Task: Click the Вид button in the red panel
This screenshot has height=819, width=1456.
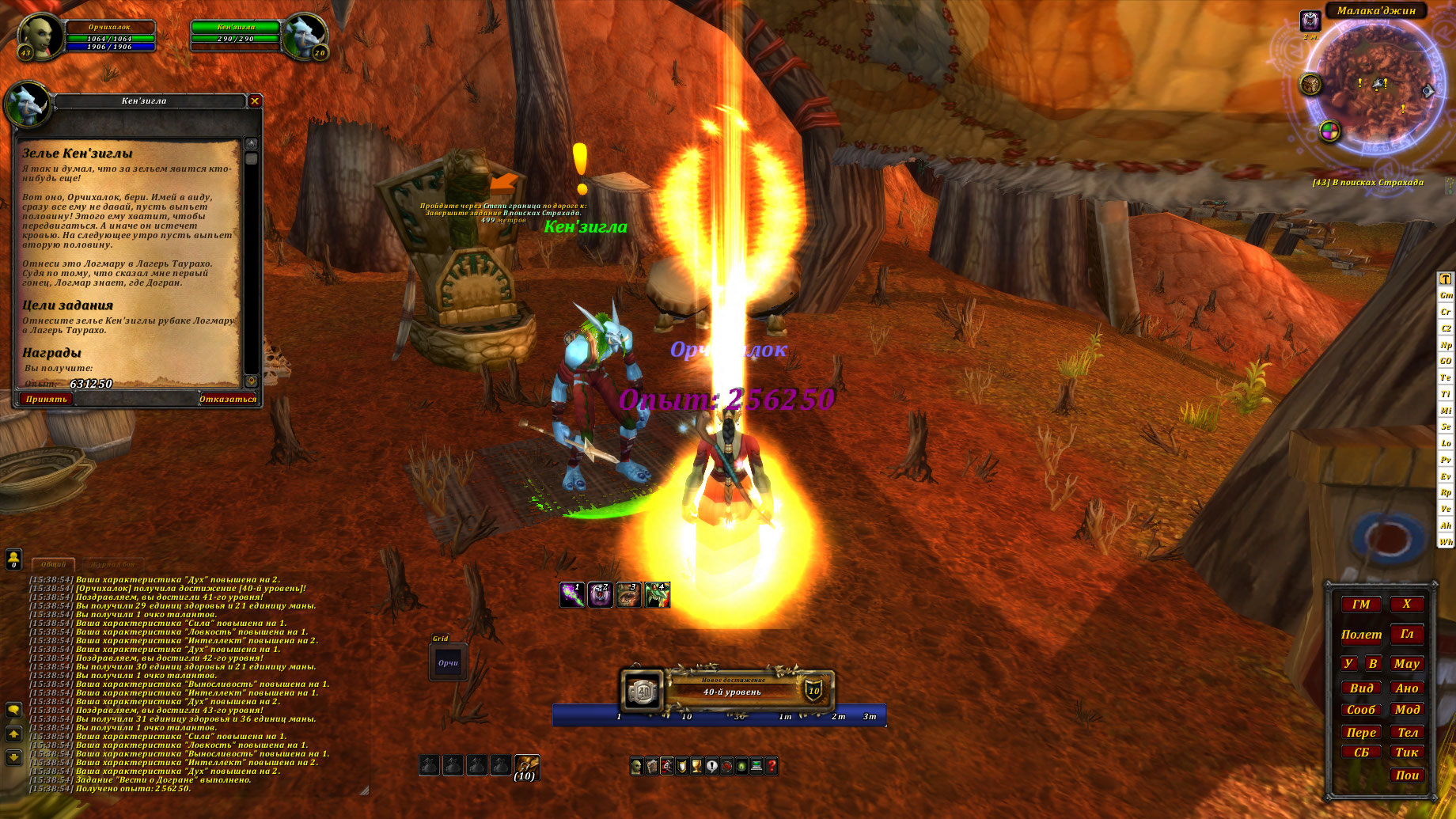Action: click(1361, 688)
